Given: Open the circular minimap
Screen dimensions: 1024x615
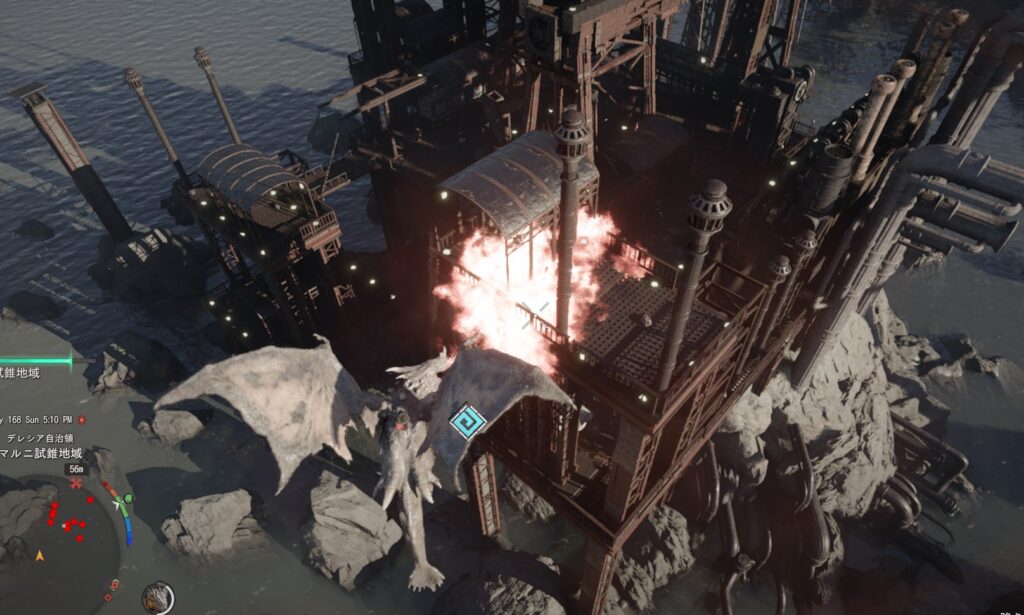Looking at the screenshot, I should (x=62, y=537).
